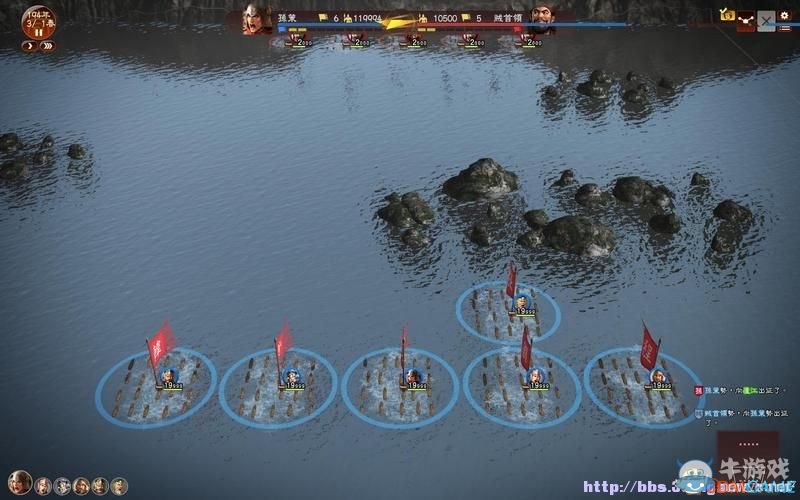
Task: Select the largest officer portrait at bottom-left
Action: point(19,484)
